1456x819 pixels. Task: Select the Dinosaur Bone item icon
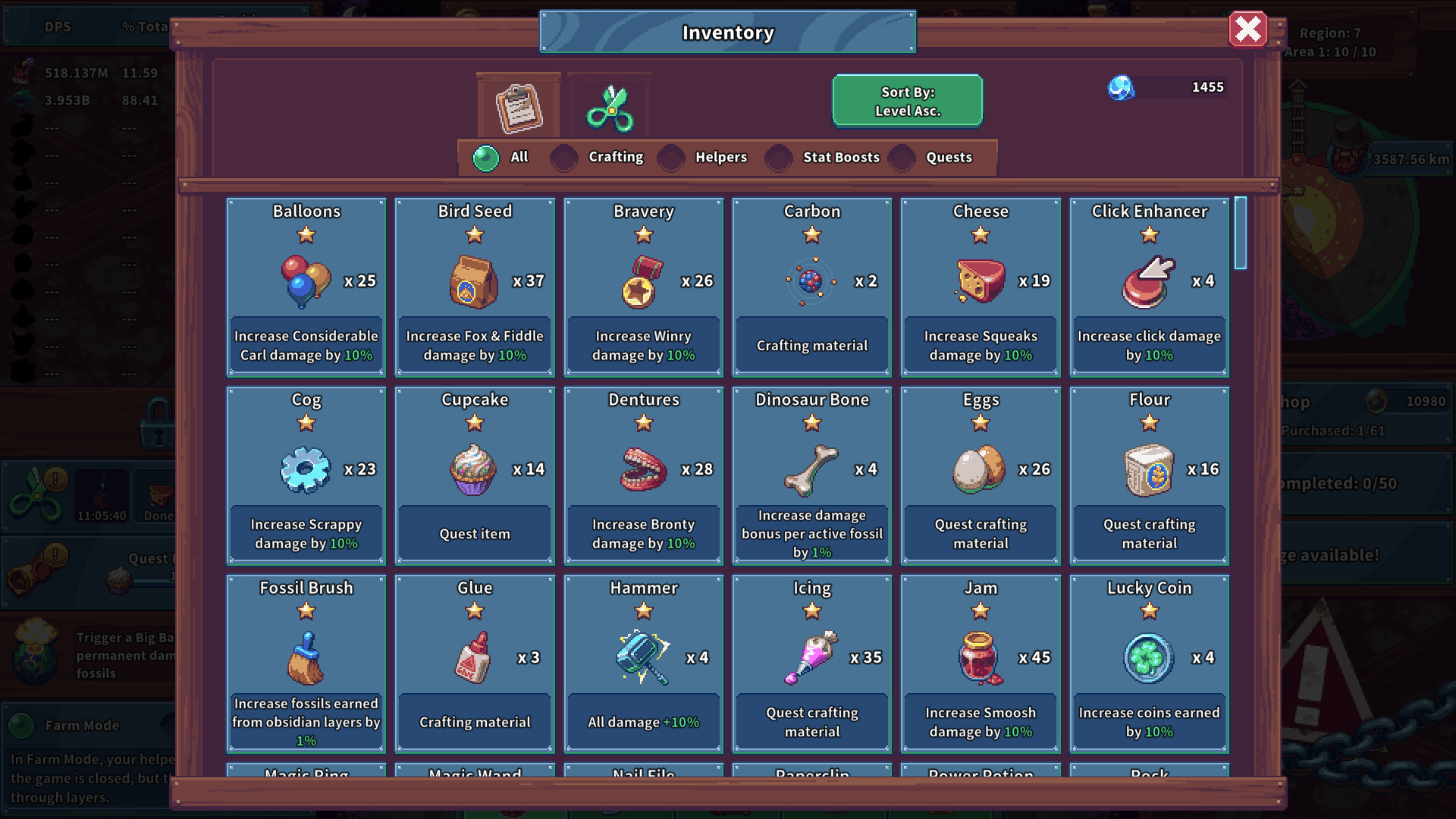(x=811, y=466)
